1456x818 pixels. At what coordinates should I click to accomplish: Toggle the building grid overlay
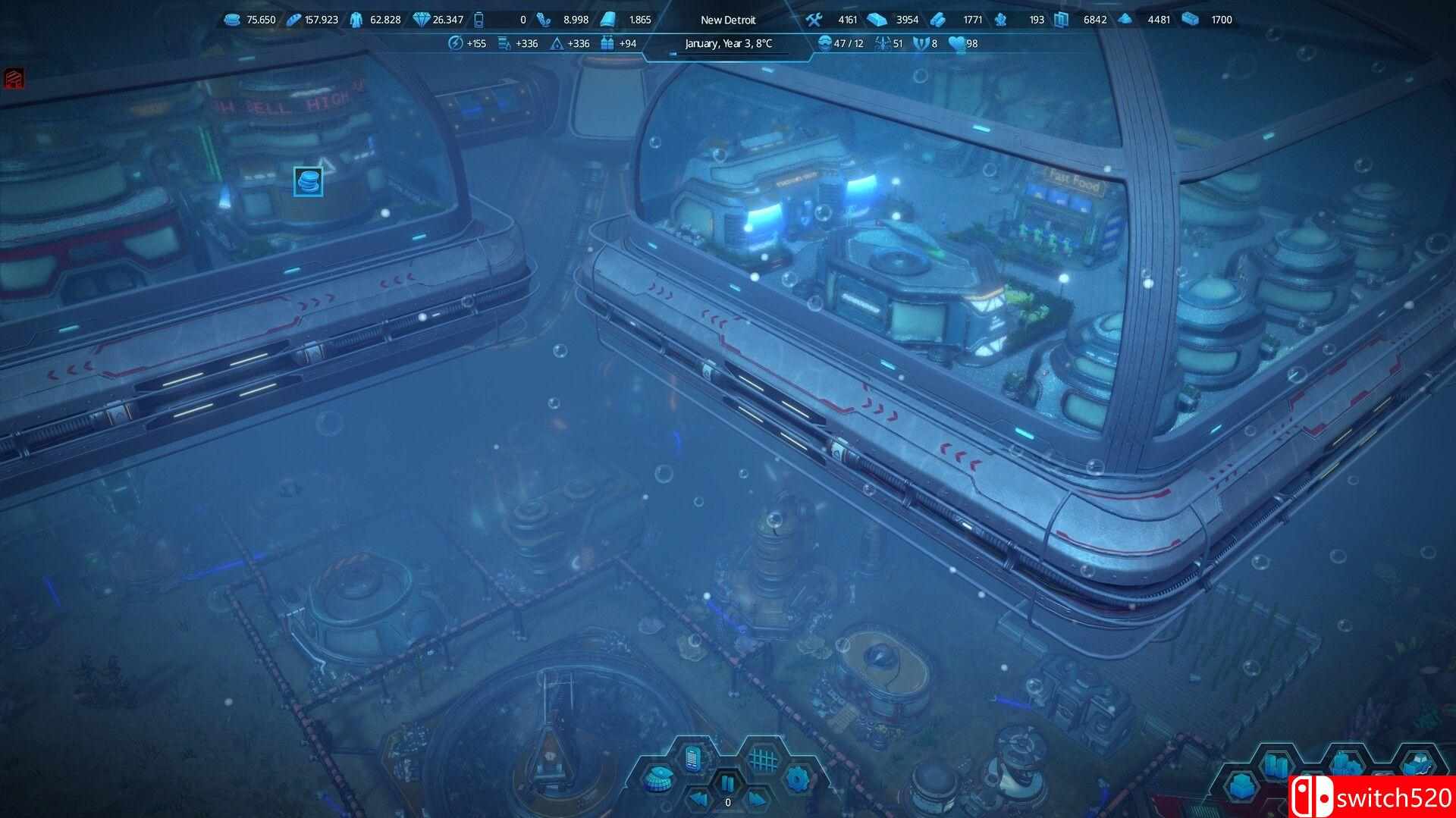[x=762, y=758]
